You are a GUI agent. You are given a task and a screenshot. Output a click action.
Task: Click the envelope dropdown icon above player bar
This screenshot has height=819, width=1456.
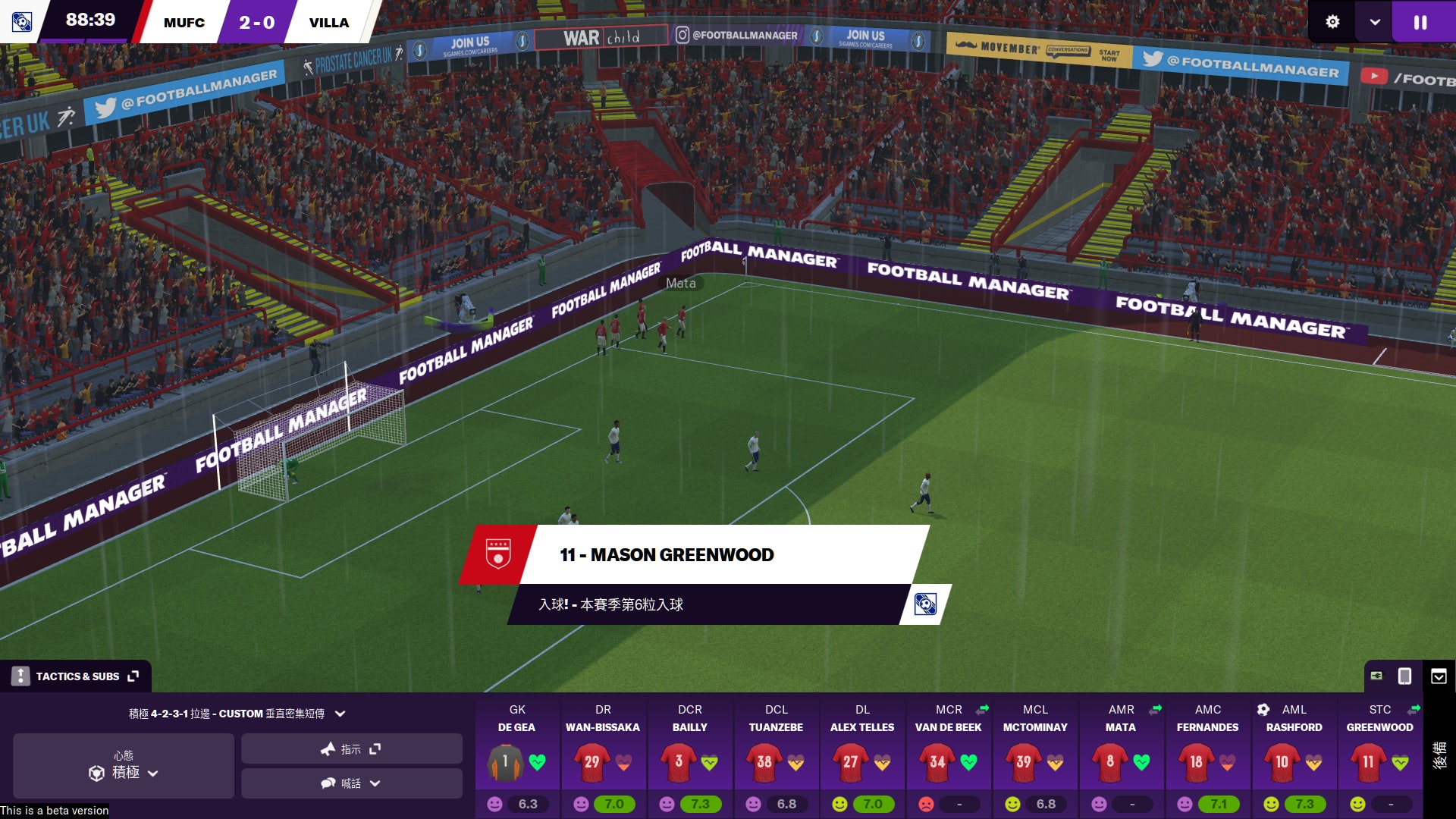click(1439, 676)
